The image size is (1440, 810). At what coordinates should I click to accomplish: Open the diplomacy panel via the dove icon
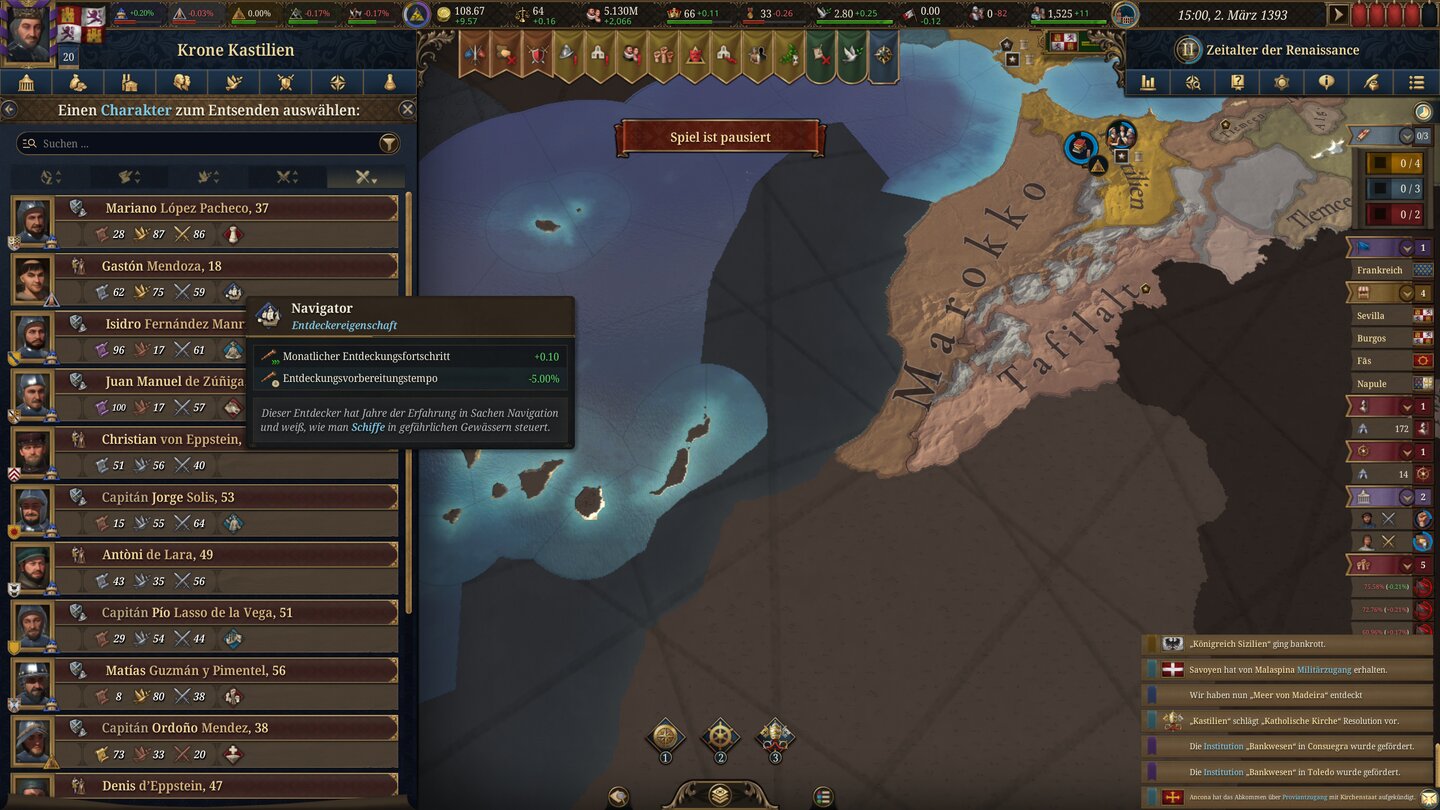point(233,83)
